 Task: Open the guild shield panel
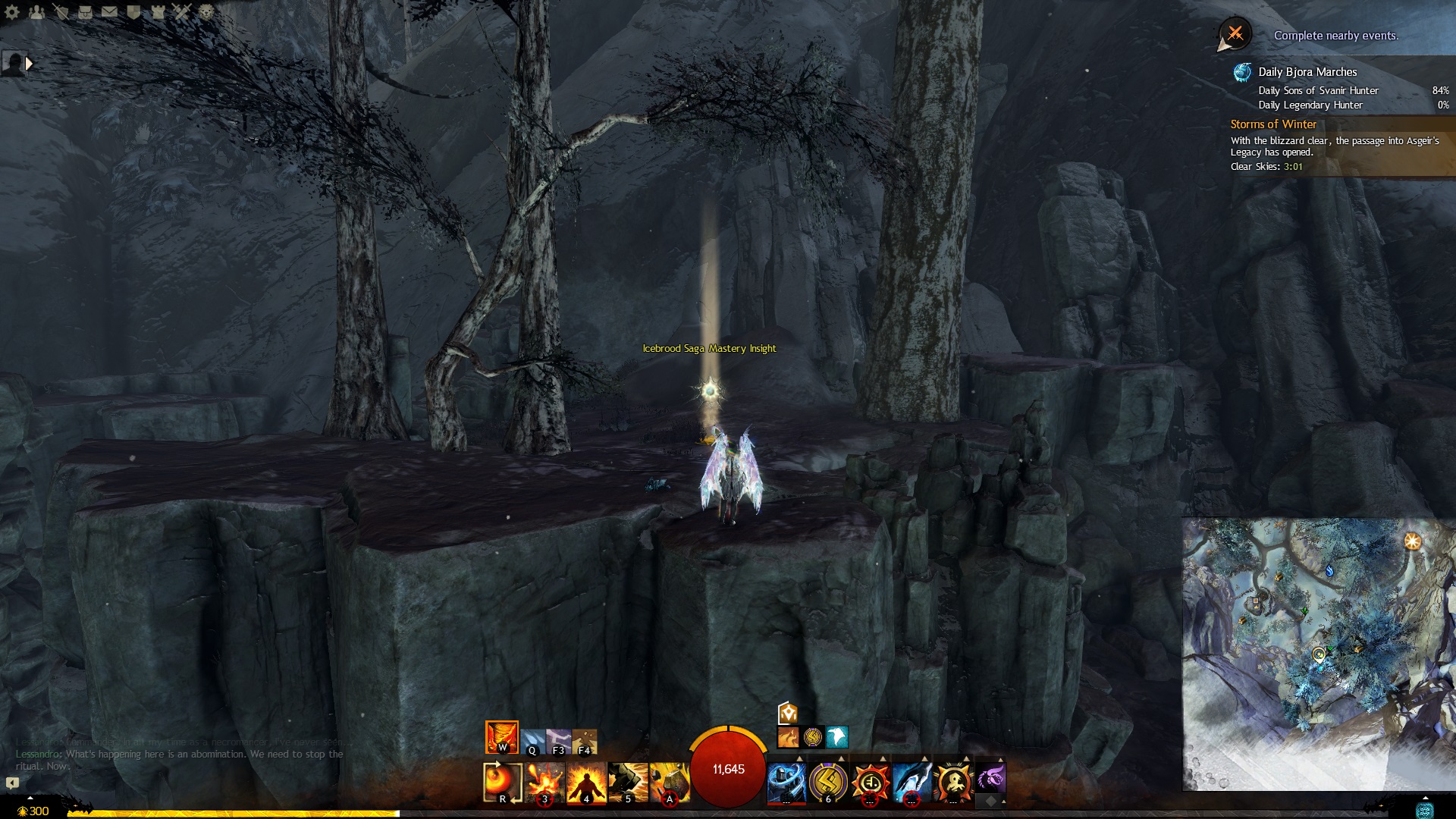coord(133,11)
